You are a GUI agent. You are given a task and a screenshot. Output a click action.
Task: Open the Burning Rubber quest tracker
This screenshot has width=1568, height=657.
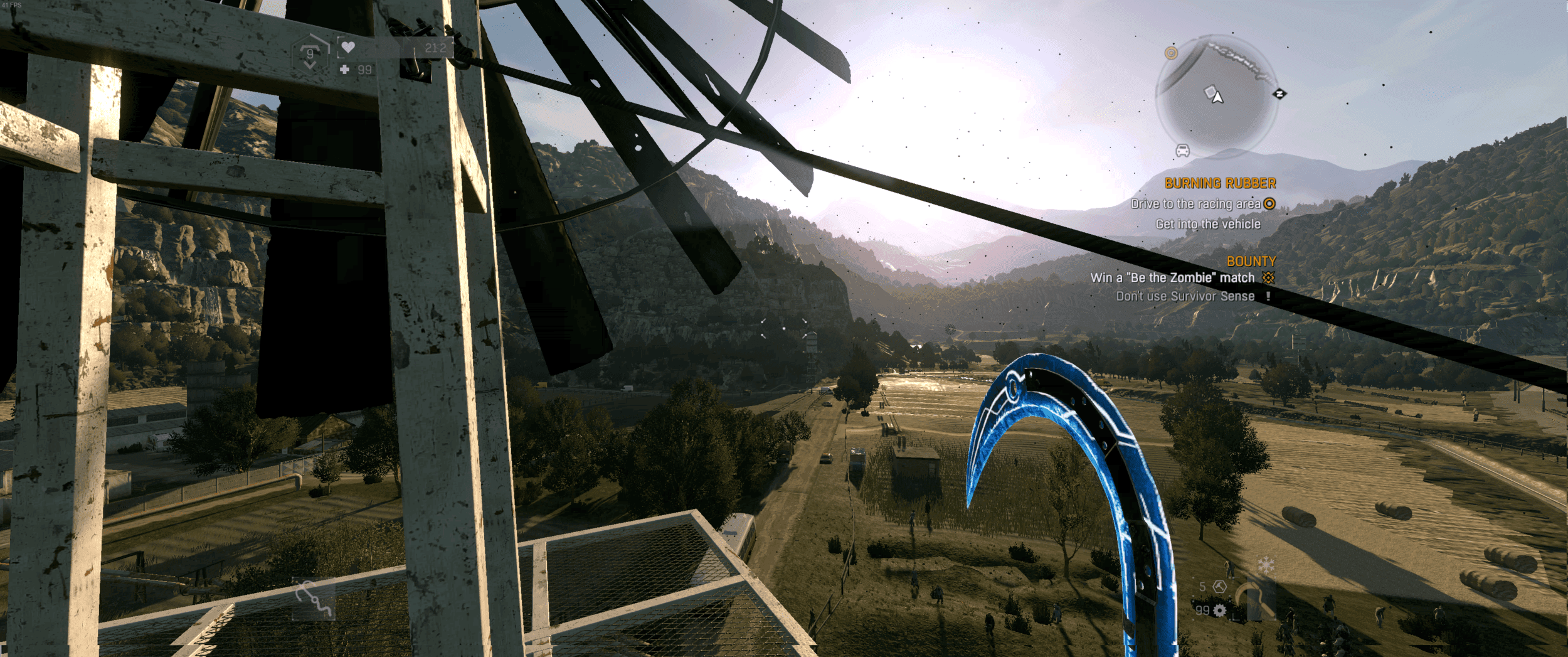[1220, 183]
